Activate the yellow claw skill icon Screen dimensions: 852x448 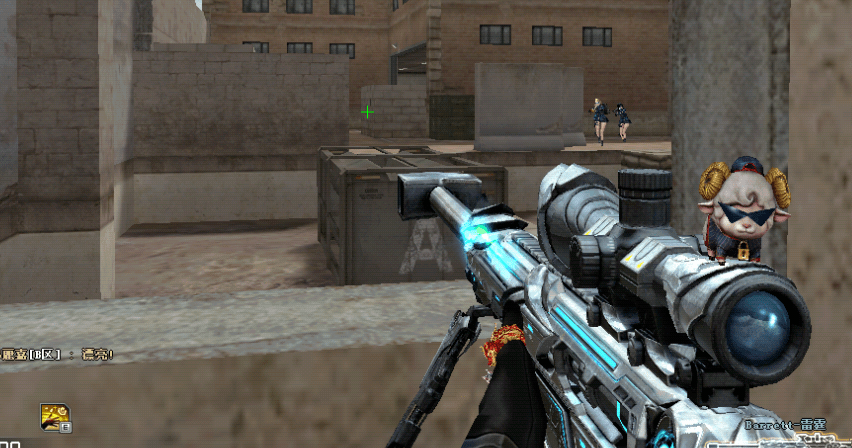coord(54,417)
